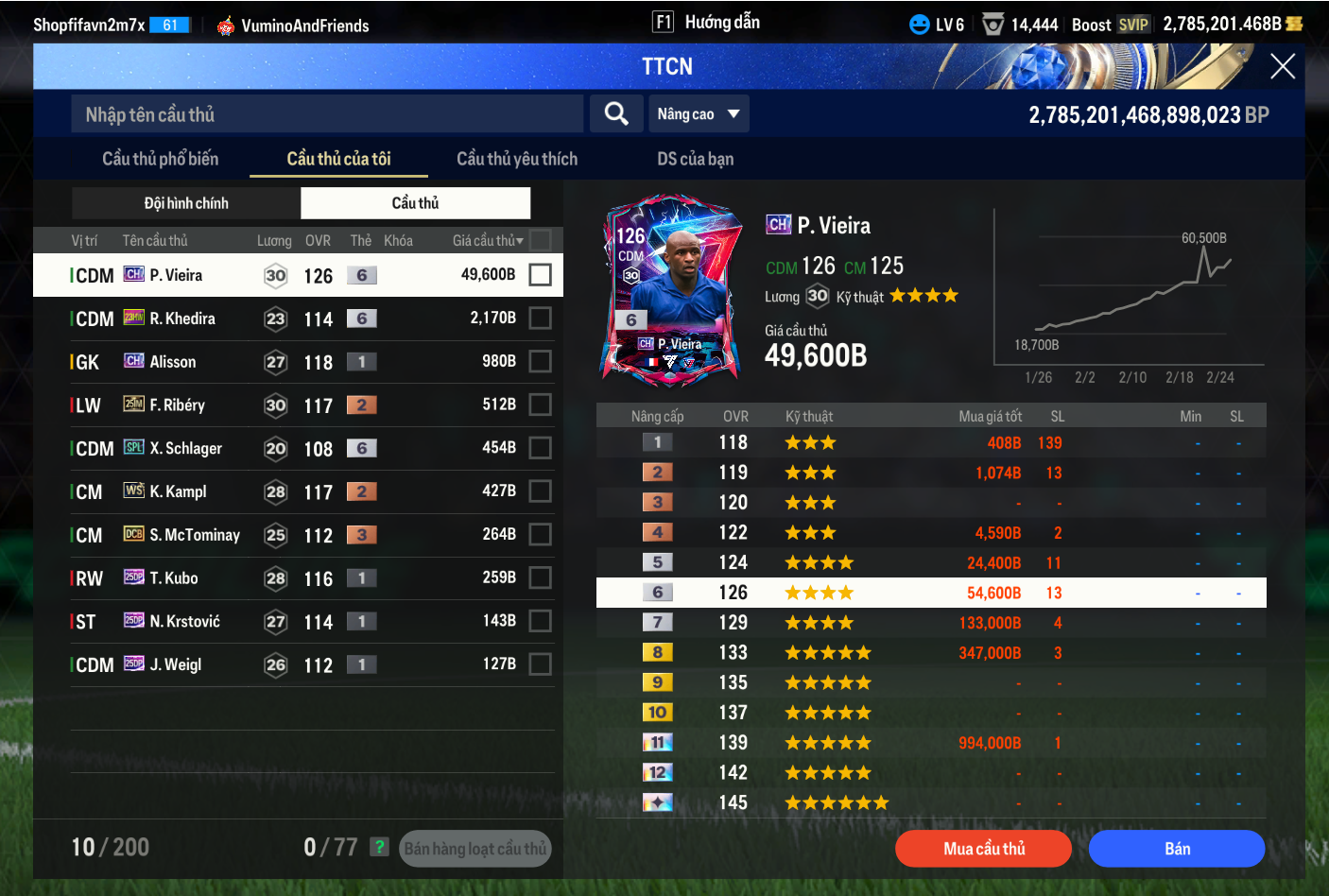Tick the checkbox for R. Khedira

pyautogui.click(x=540, y=319)
